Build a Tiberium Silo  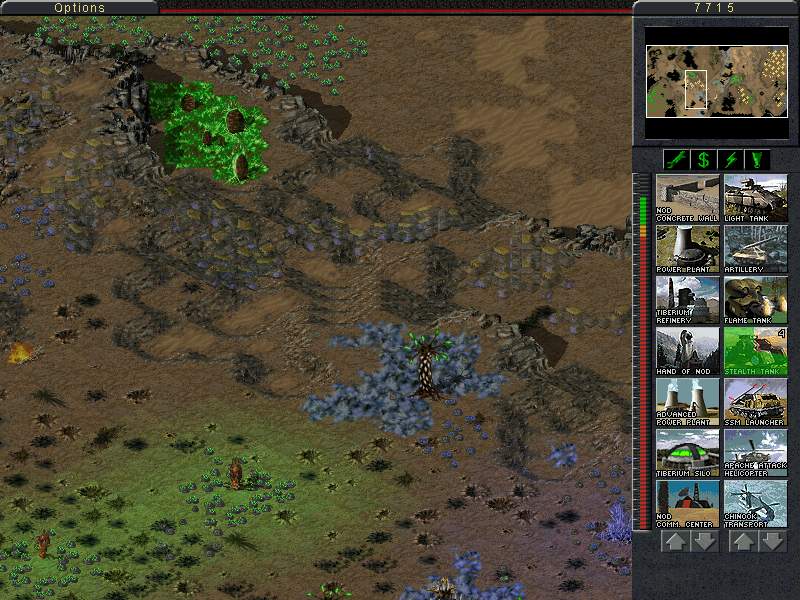pos(687,453)
